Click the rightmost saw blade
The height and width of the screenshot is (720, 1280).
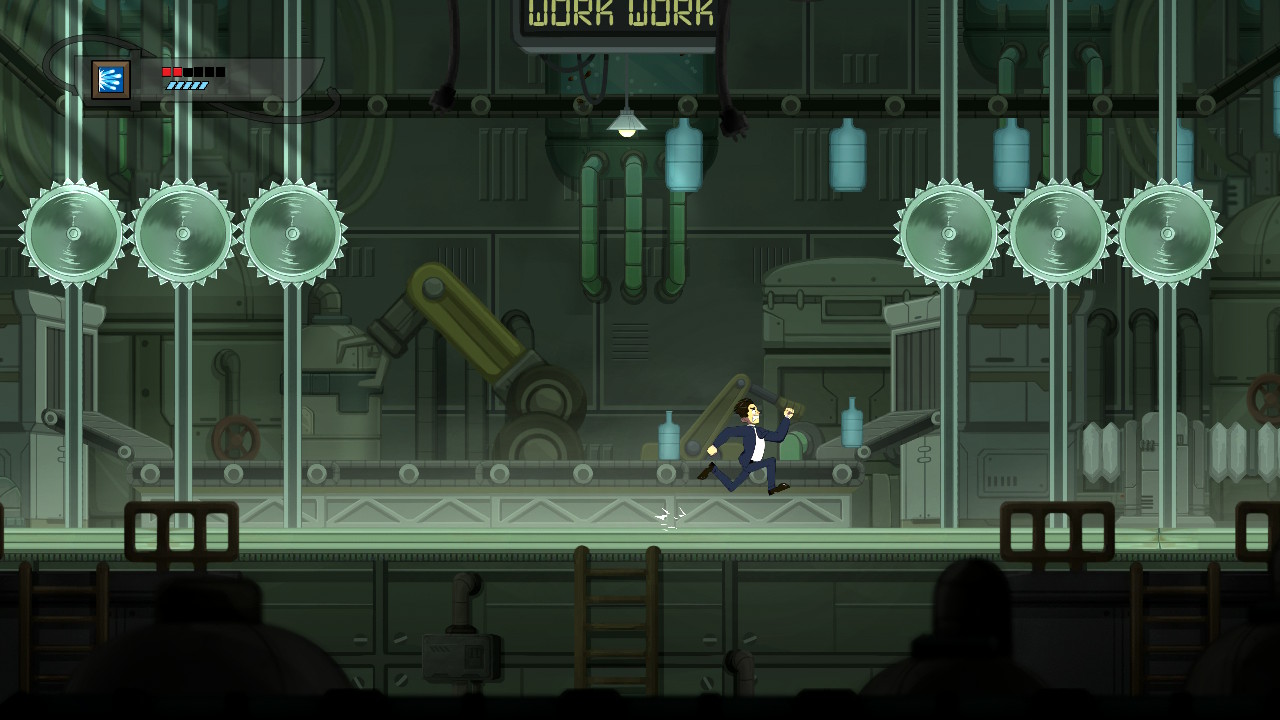1166,232
